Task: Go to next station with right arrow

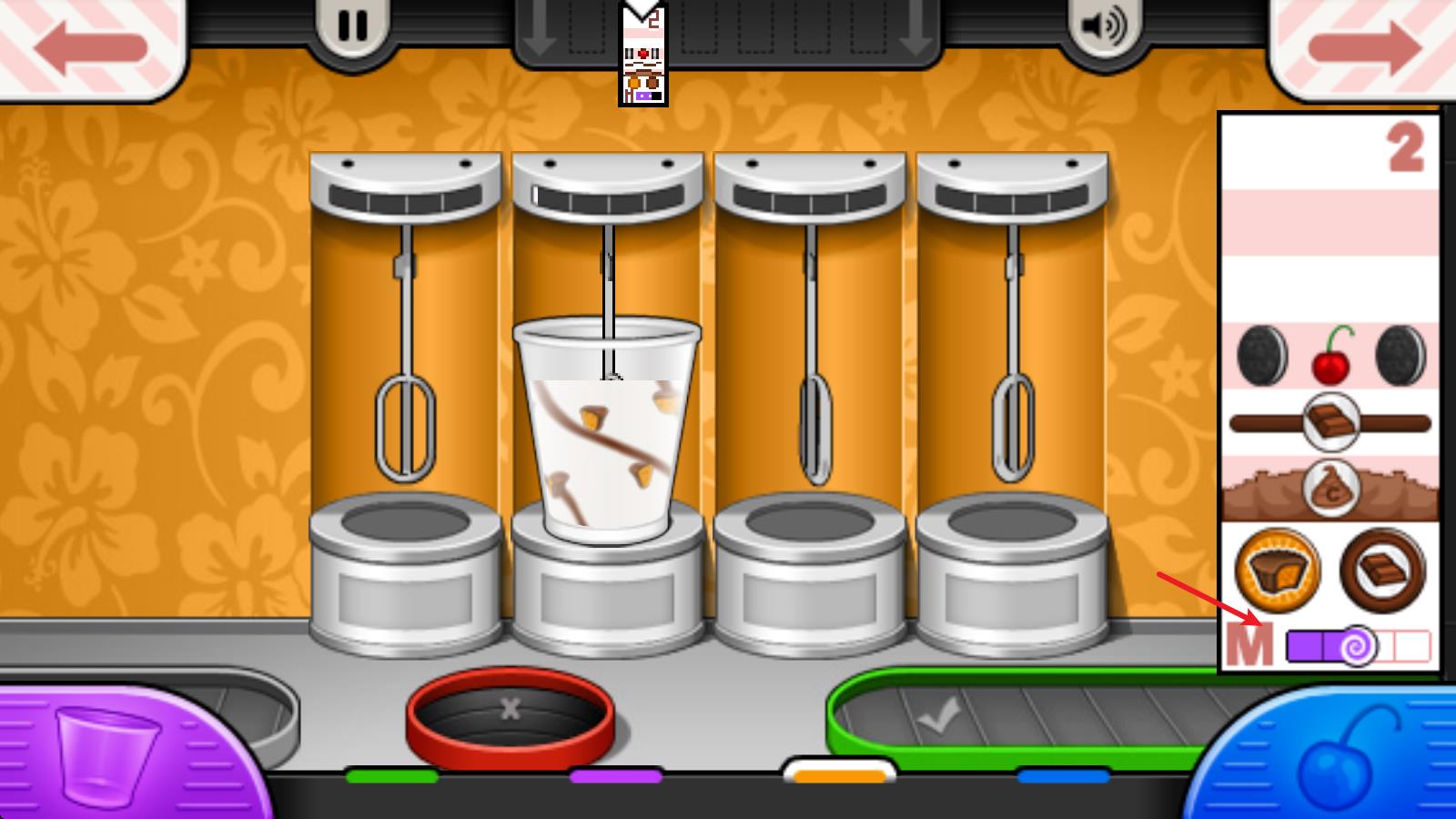Action: point(1363,46)
